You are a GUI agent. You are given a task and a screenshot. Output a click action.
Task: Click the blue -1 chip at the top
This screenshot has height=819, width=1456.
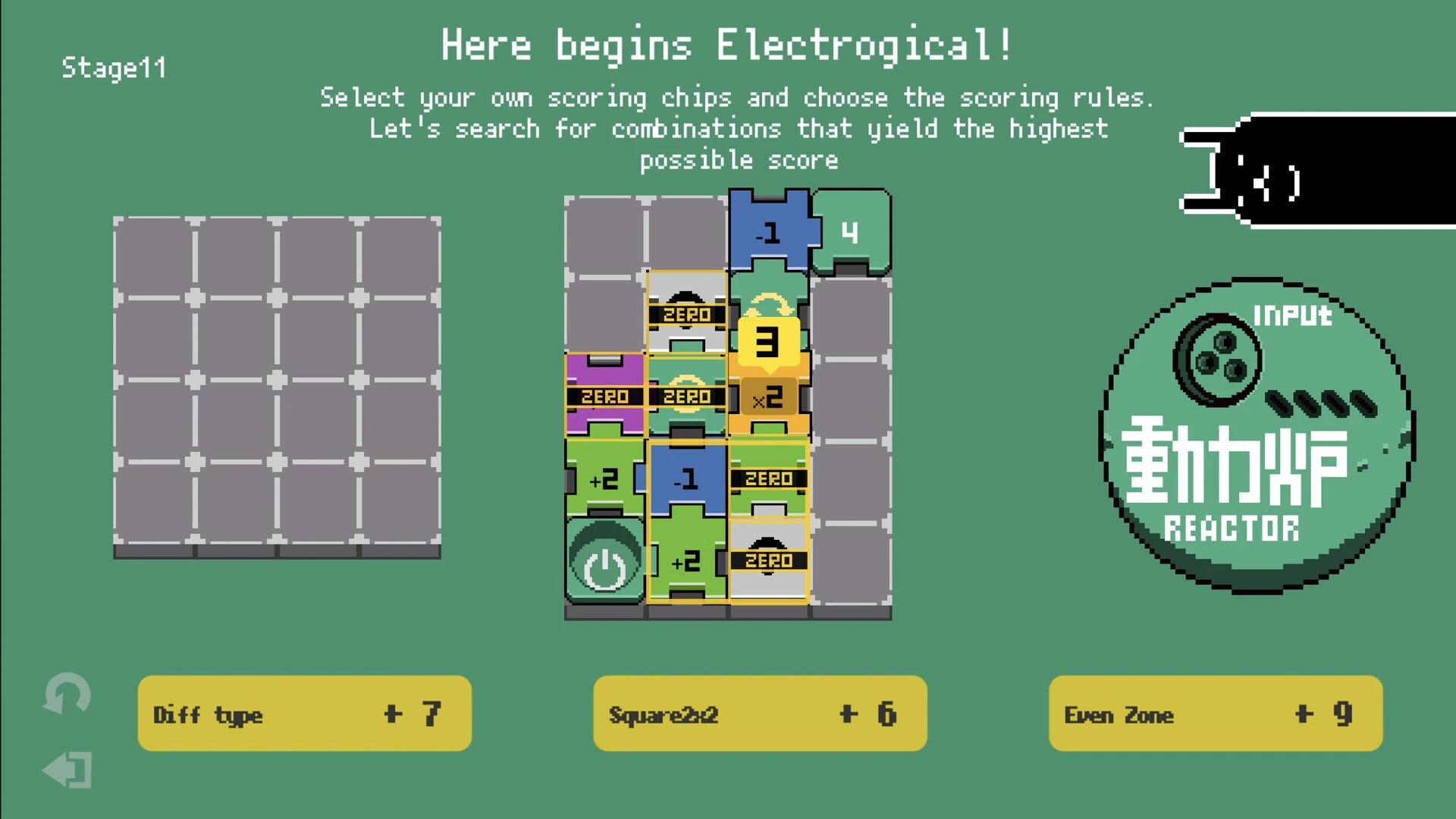coord(768,233)
